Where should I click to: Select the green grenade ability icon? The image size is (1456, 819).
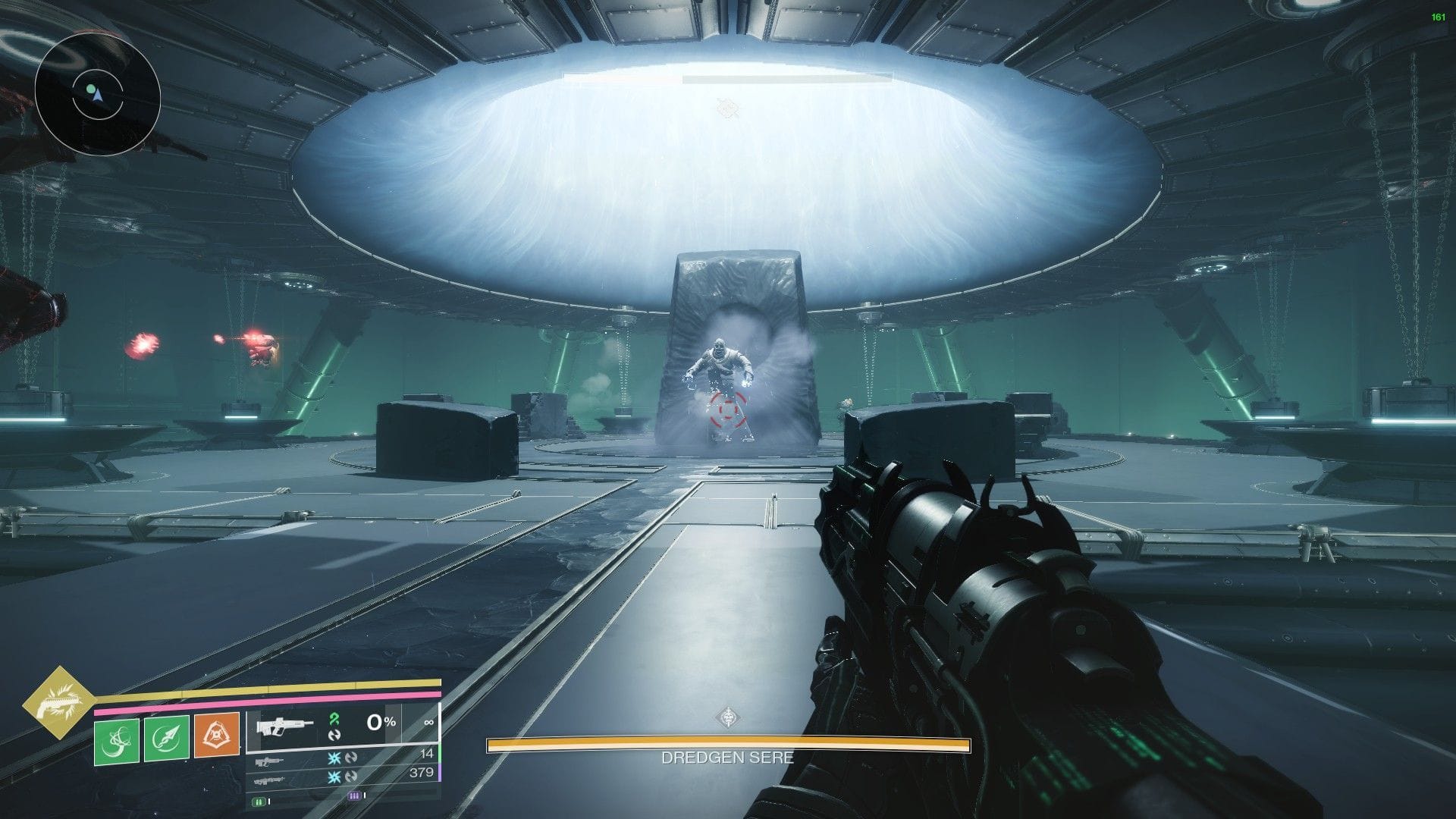117,742
